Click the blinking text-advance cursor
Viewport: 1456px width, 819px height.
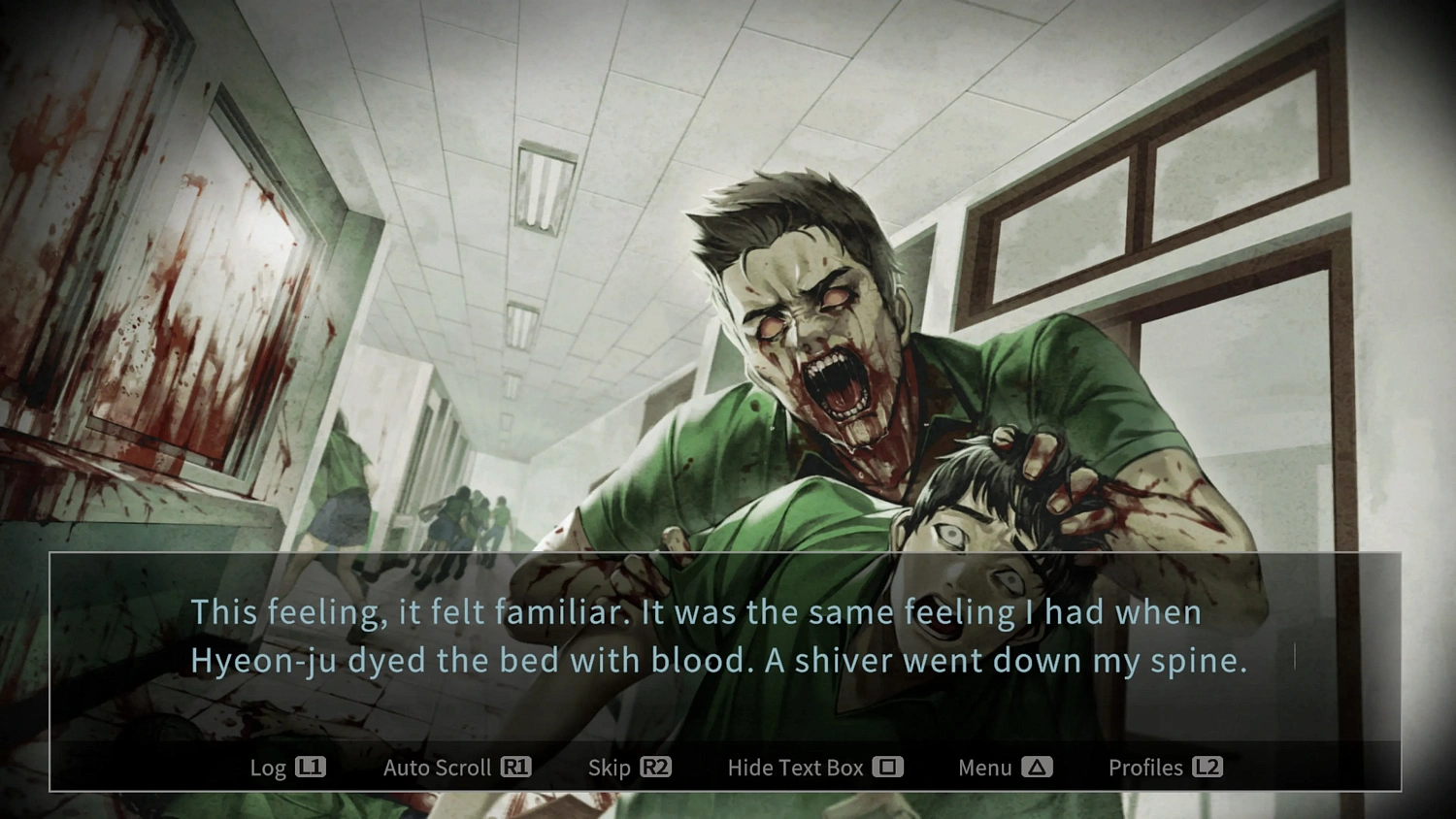[1295, 657]
